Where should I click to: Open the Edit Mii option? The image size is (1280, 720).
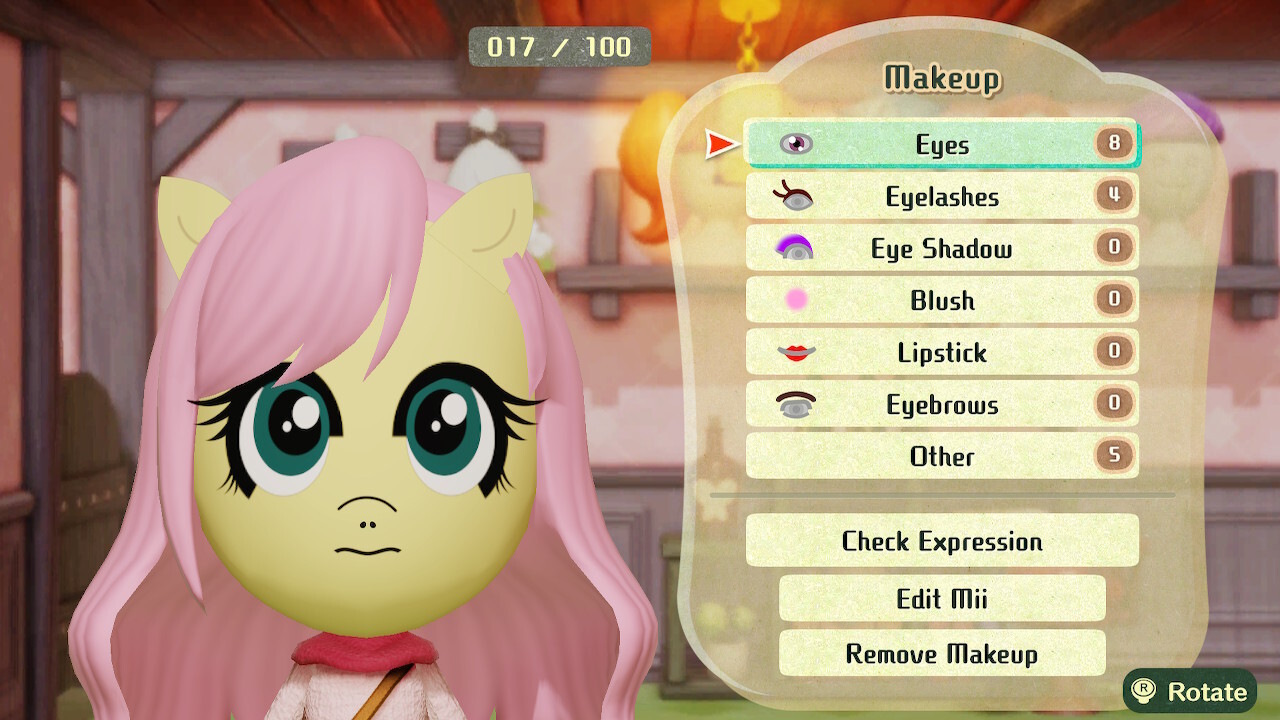pyautogui.click(x=942, y=598)
